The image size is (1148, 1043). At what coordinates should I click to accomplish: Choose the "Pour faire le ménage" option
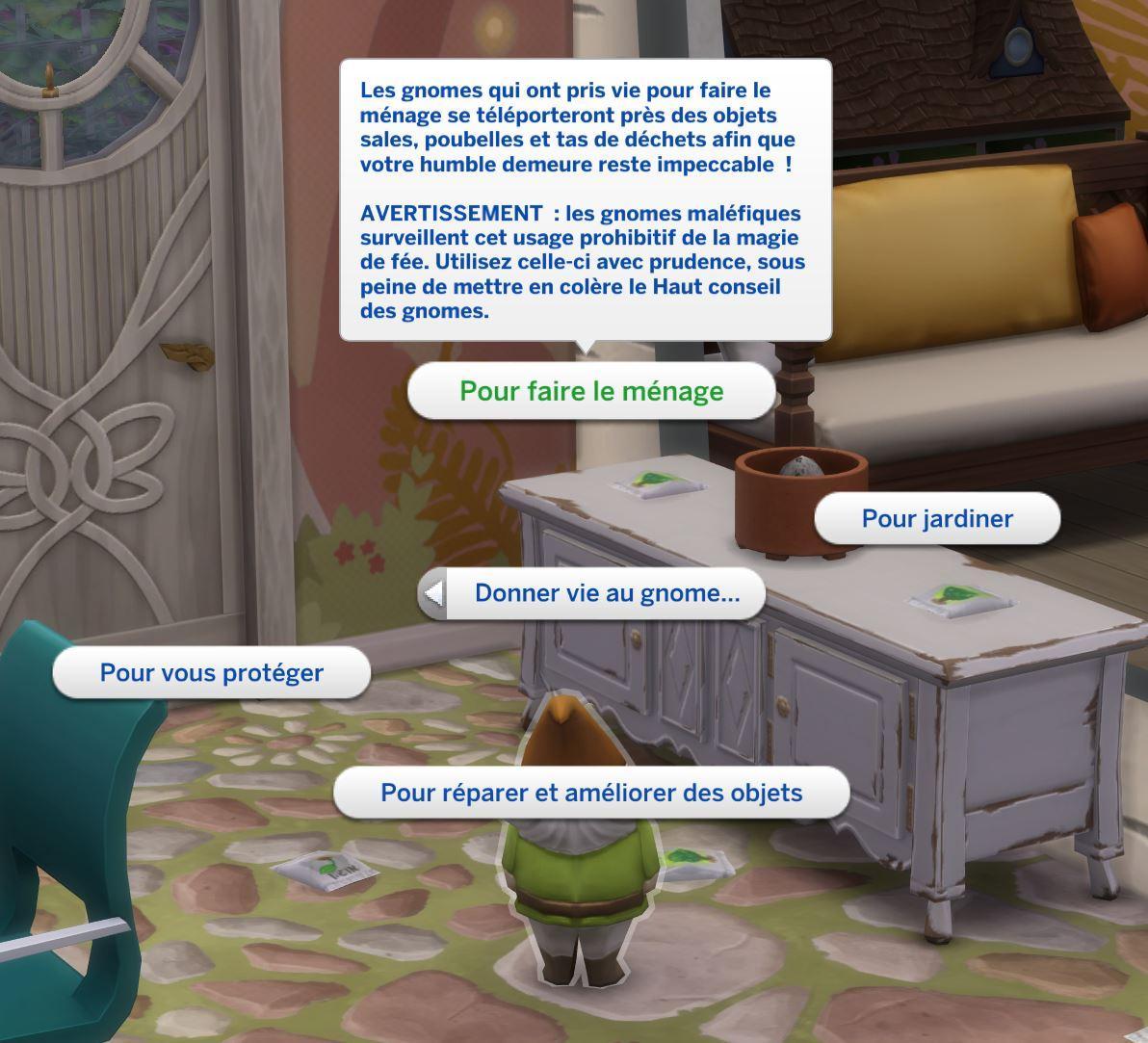coord(591,391)
